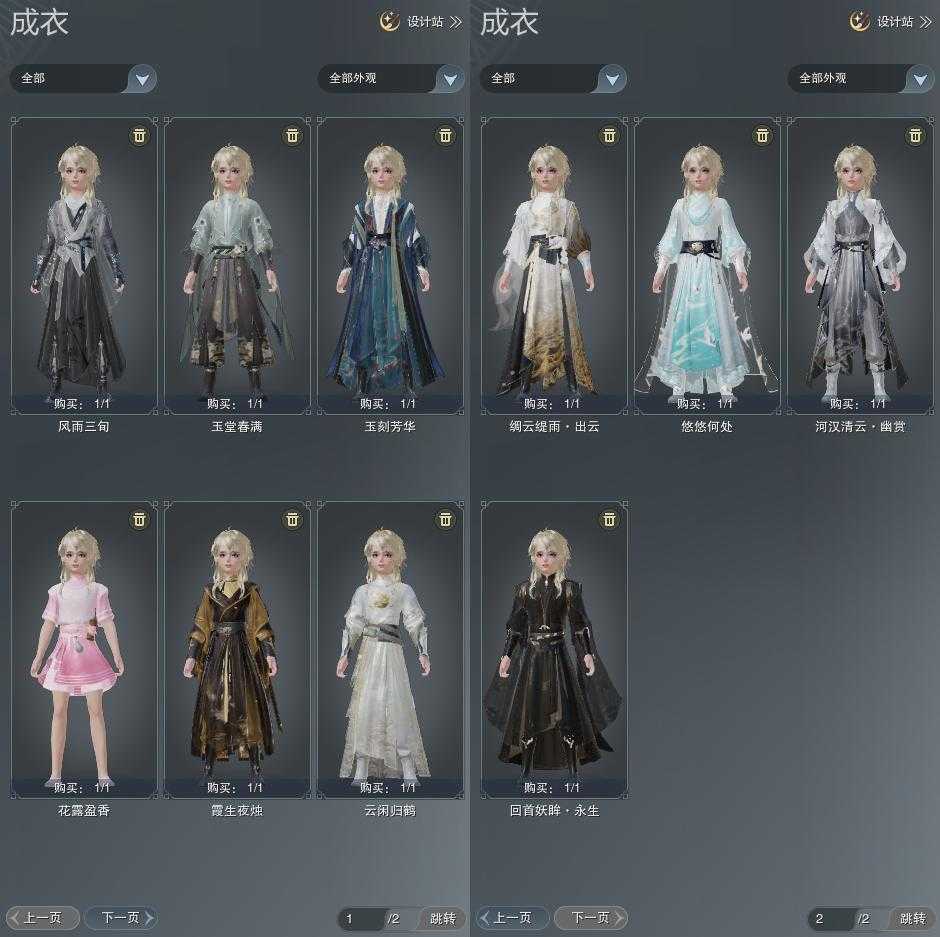Choose the 玉堂春满 outfit

click(x=237, y=265)
